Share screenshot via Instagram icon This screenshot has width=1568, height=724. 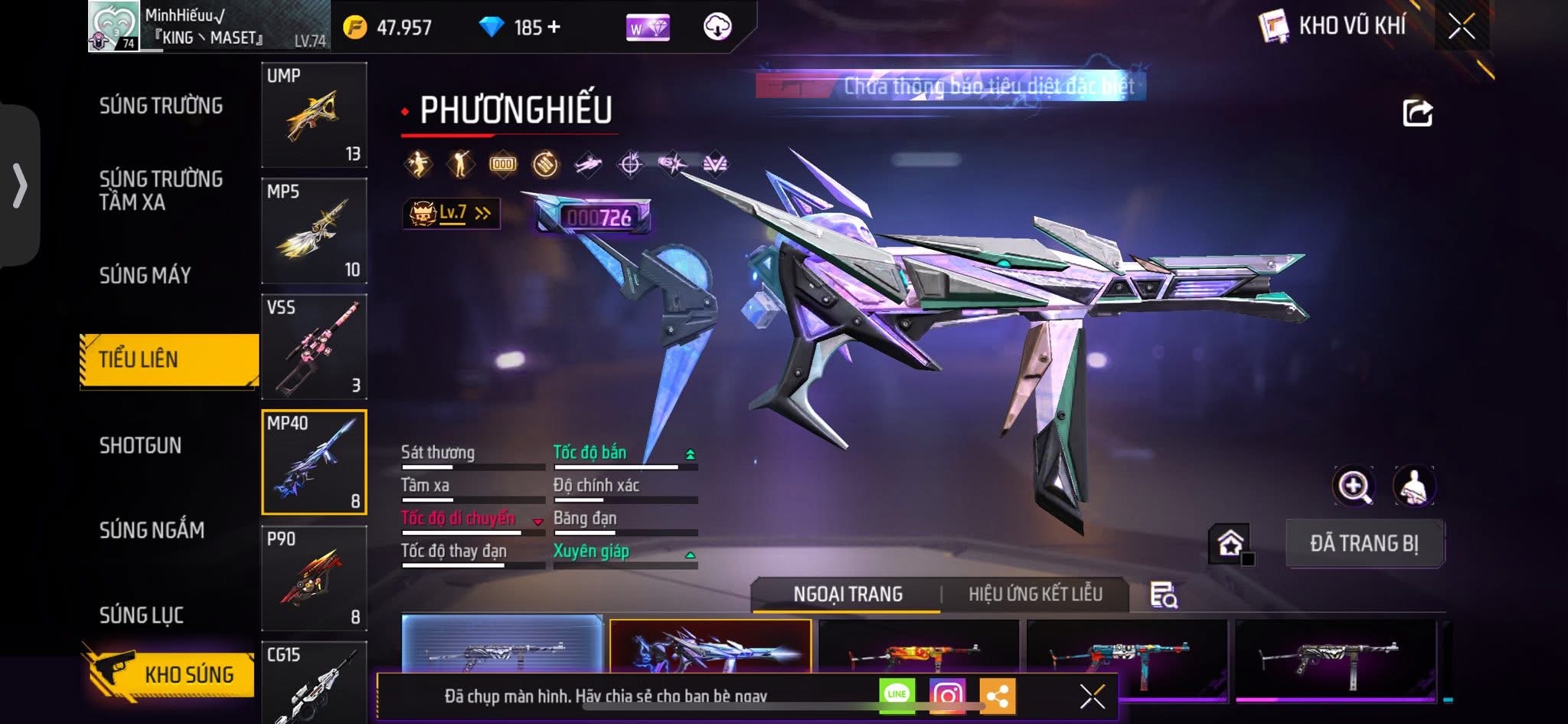pos(947,695)
